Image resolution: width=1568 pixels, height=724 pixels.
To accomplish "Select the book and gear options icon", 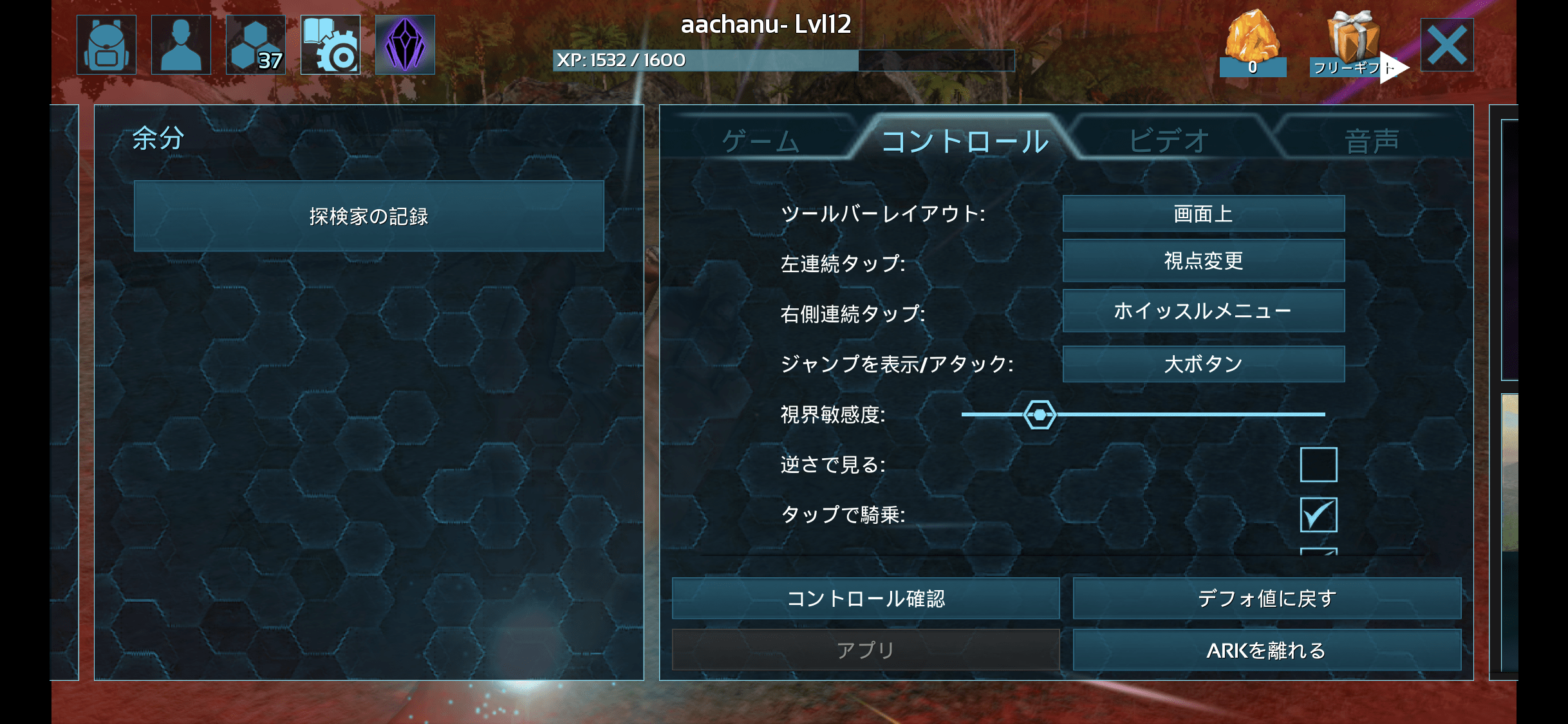I will click(x=330, y=45).
